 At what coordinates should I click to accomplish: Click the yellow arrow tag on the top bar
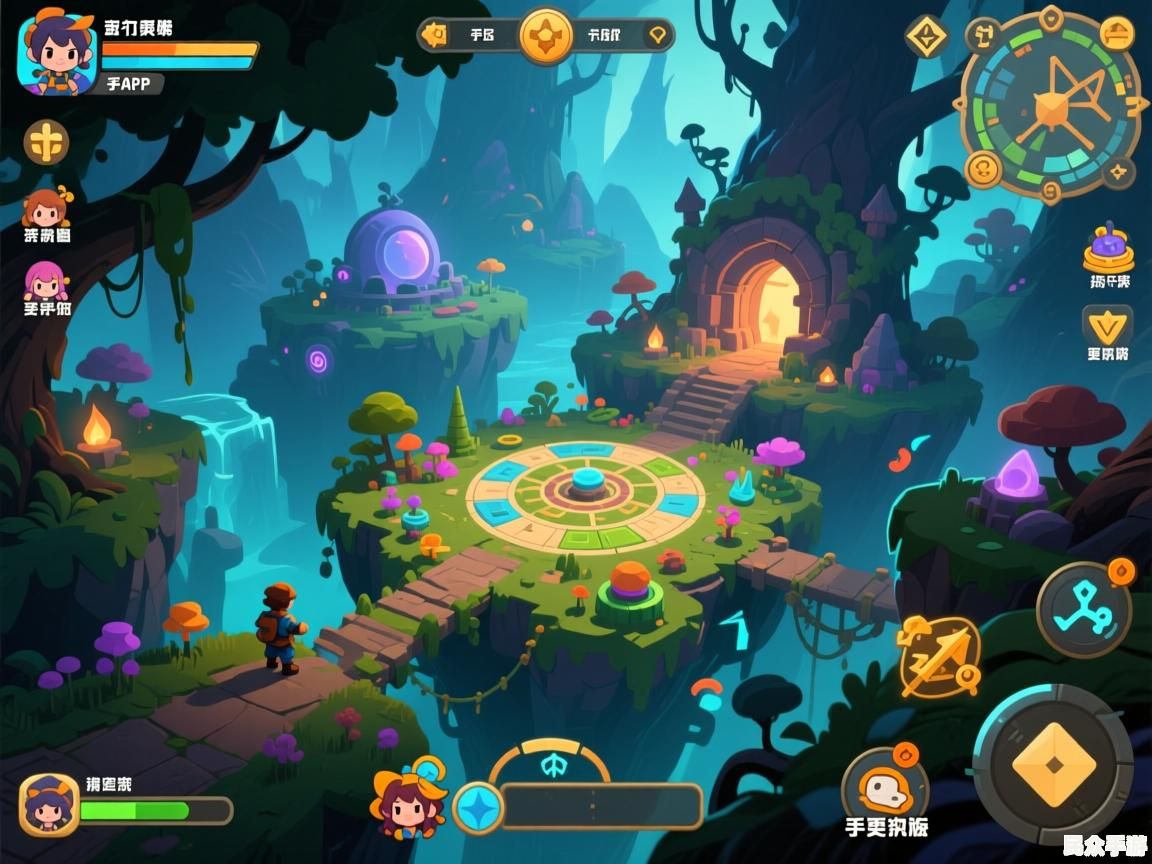pyautogui.click(x=434, y=36)
